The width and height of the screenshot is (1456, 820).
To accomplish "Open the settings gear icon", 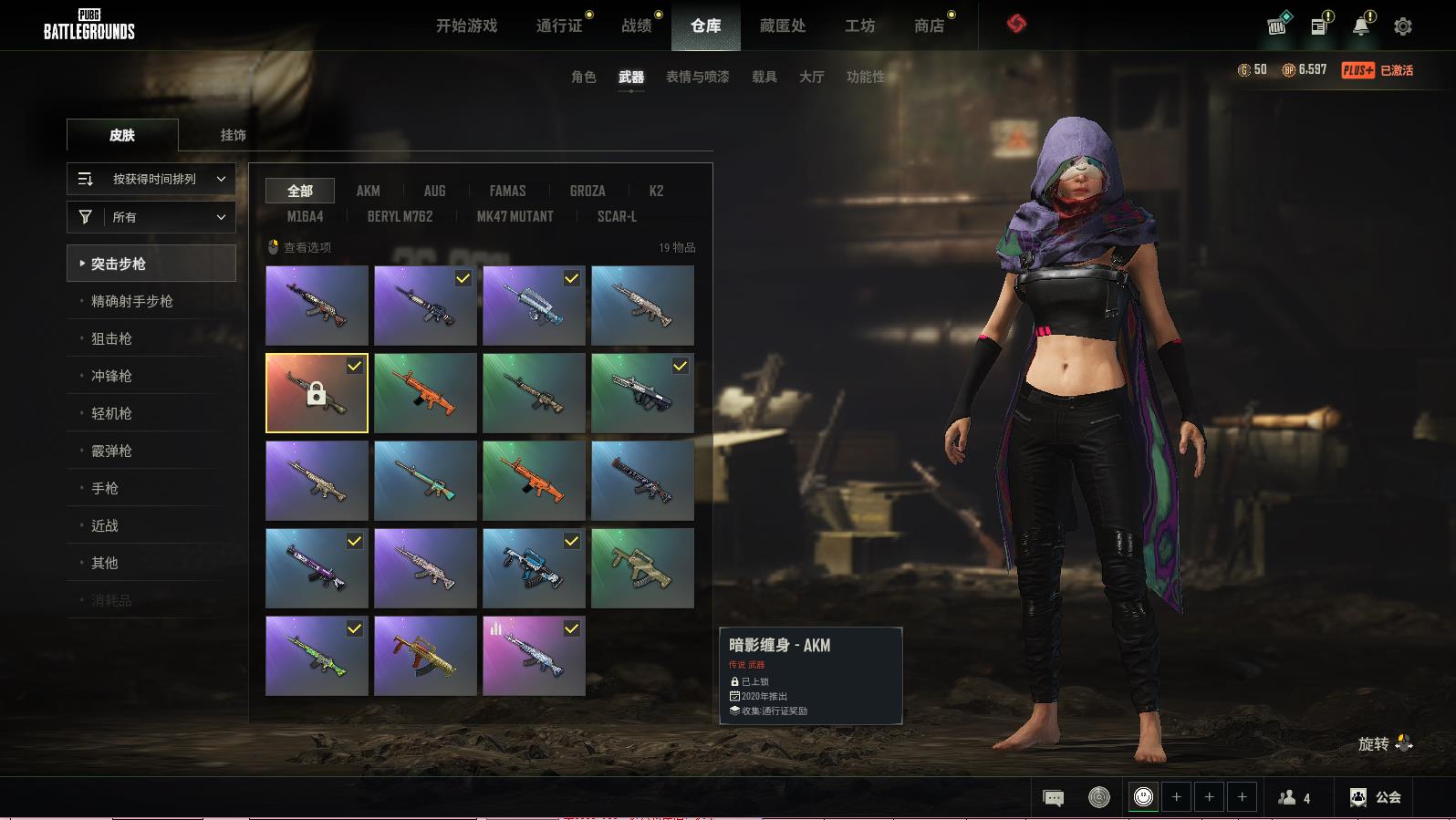I will (1403, 26).
